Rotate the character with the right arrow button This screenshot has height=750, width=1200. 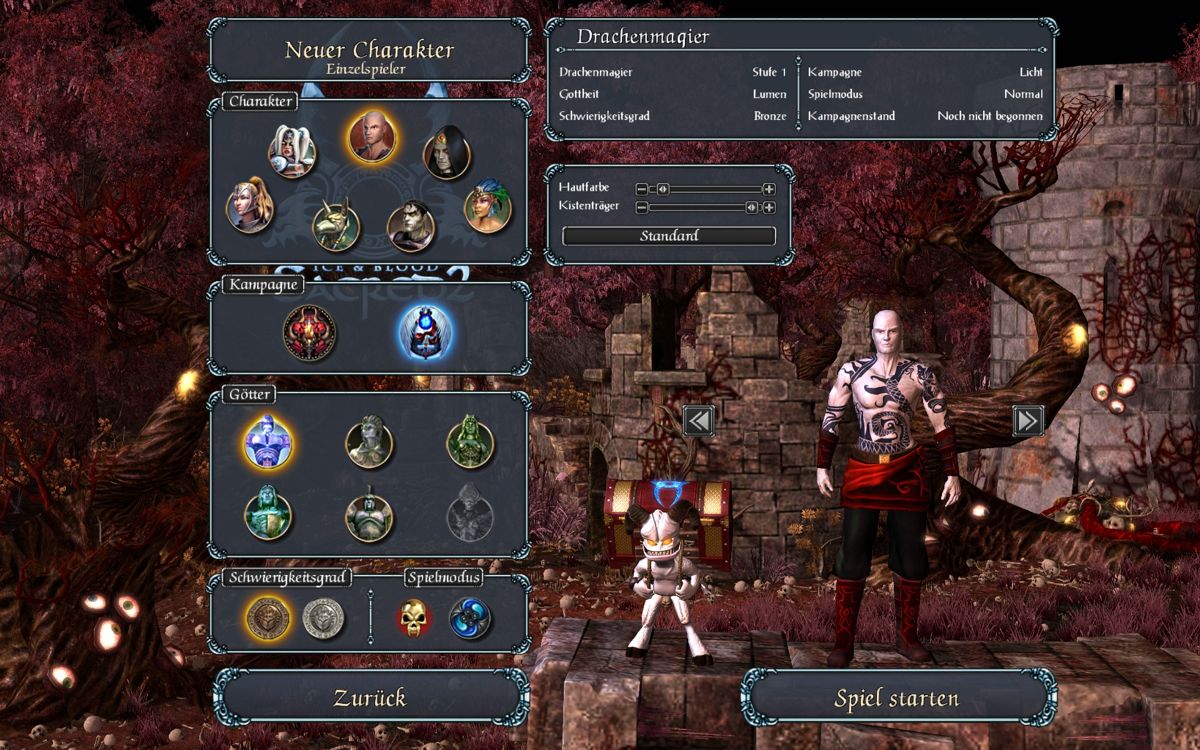1027,421
